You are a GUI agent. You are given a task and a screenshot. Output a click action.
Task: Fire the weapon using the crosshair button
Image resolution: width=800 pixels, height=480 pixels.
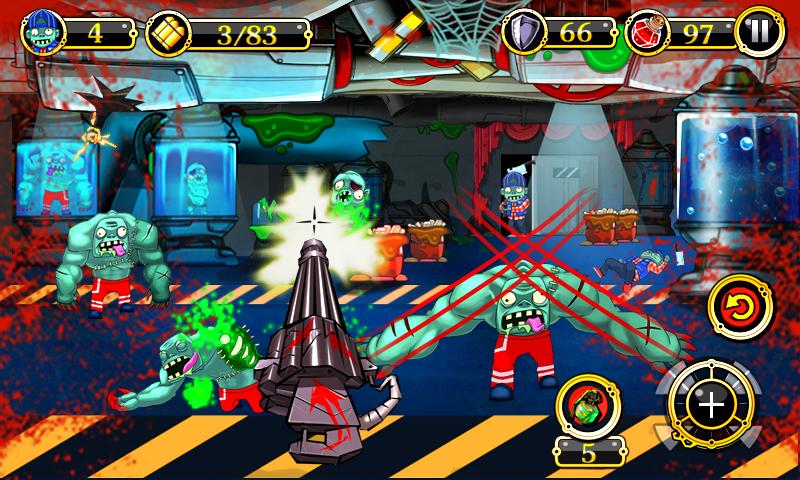click(x=711, y=405)
